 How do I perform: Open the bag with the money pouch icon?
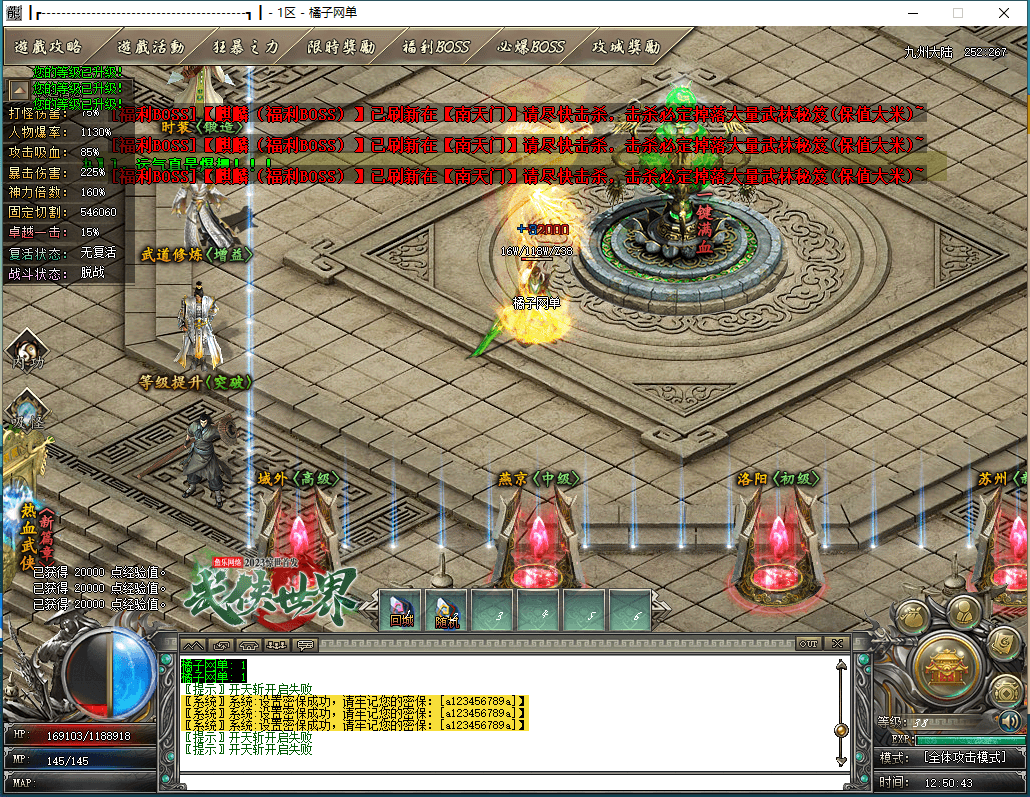coord(911,617)
